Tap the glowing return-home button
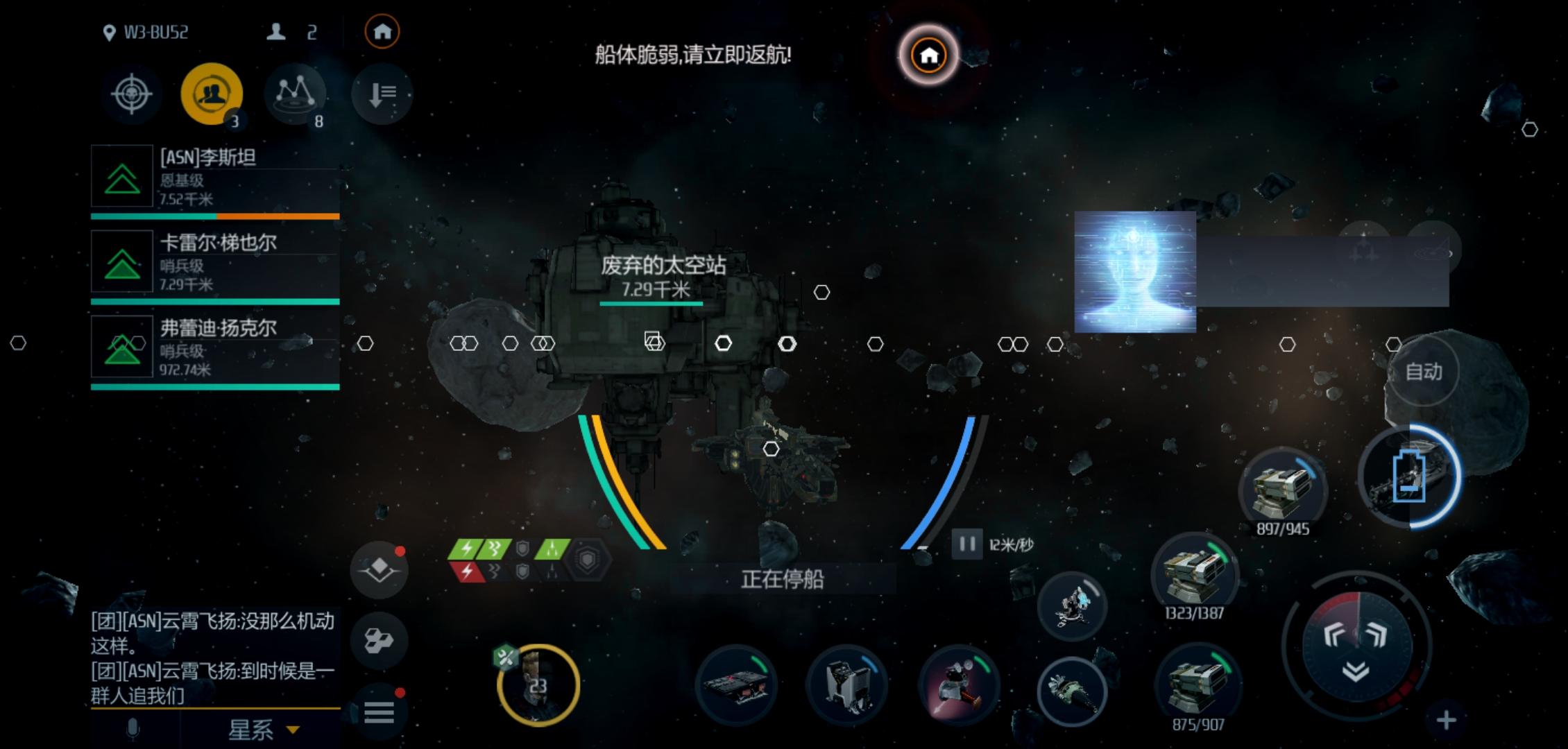The width and height of the screenshot is (1568, 749). 928,55
